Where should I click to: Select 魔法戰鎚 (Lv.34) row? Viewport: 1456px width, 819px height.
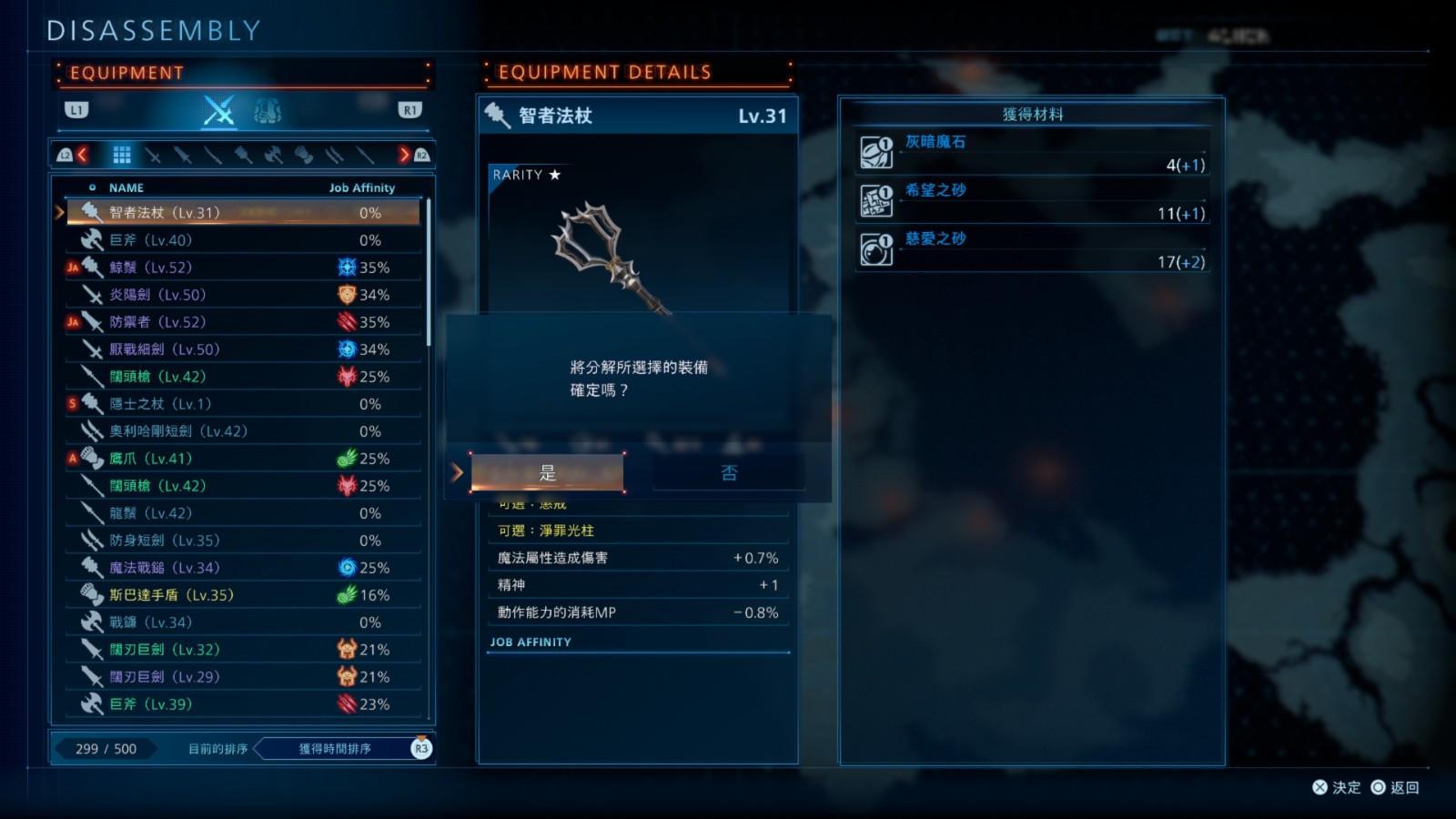[x=241, y=568]
